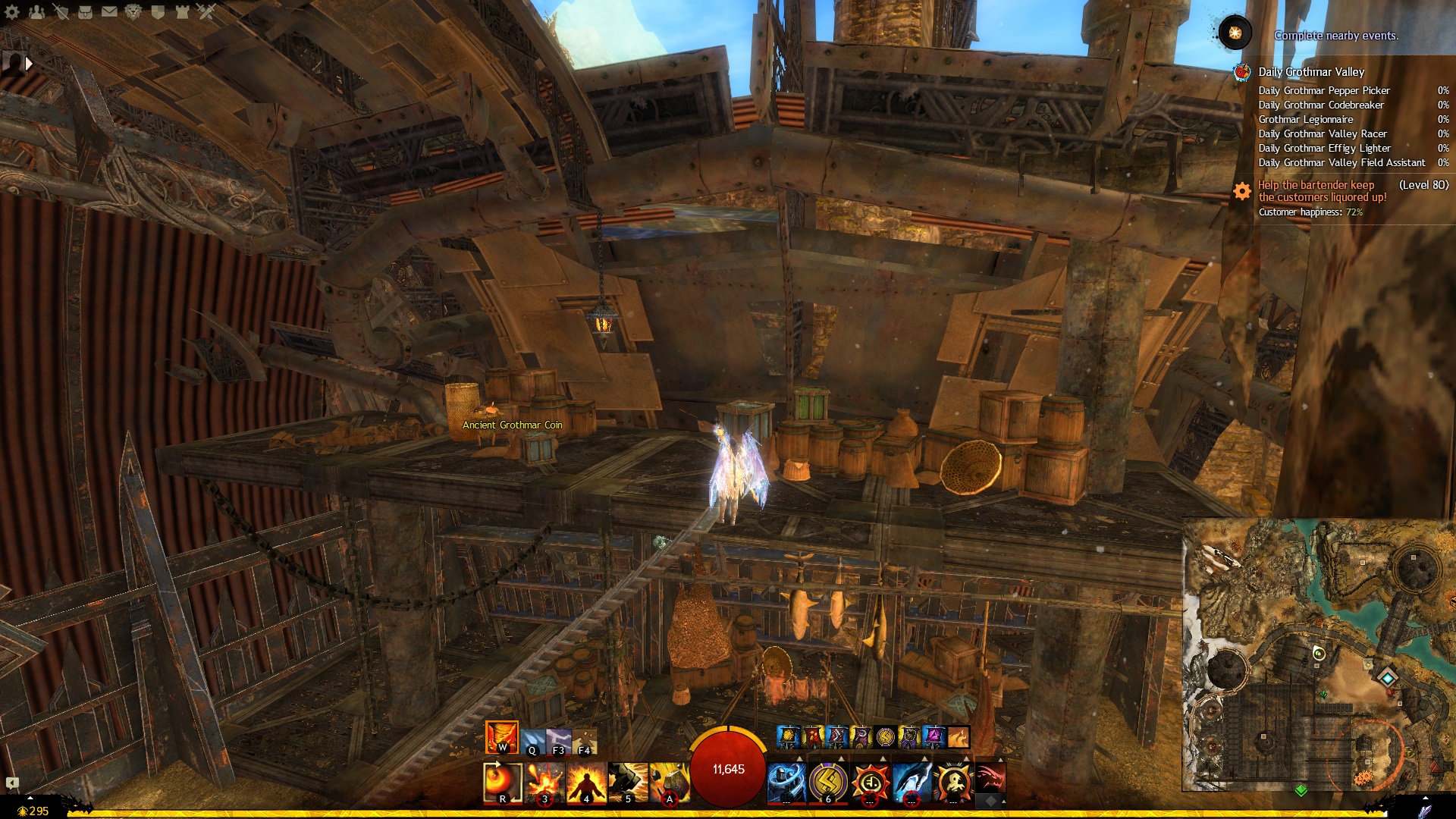
Task: Open the guild shield icon
Action: pyautogui.click(x=158, y=11)
